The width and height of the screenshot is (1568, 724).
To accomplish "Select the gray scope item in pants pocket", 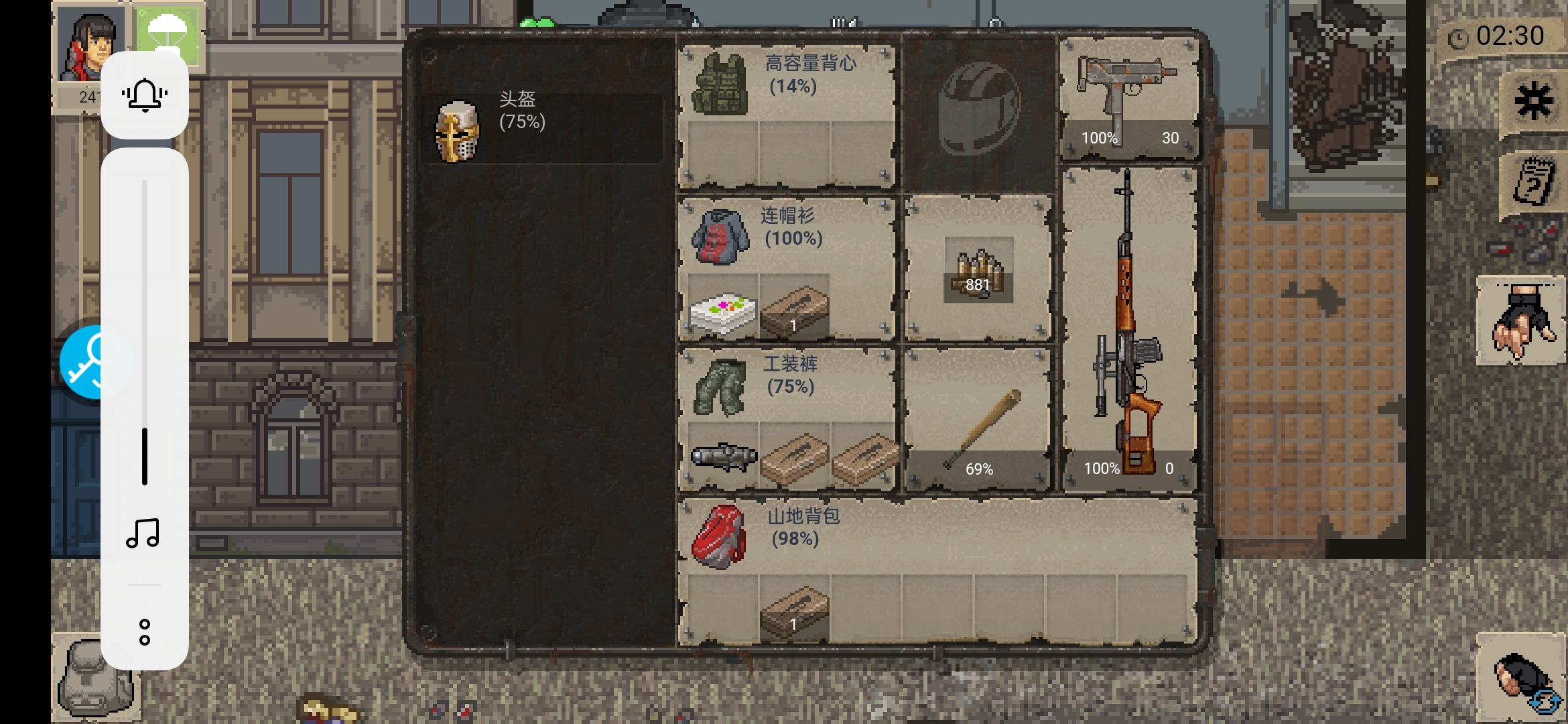I will click(723, 457).
